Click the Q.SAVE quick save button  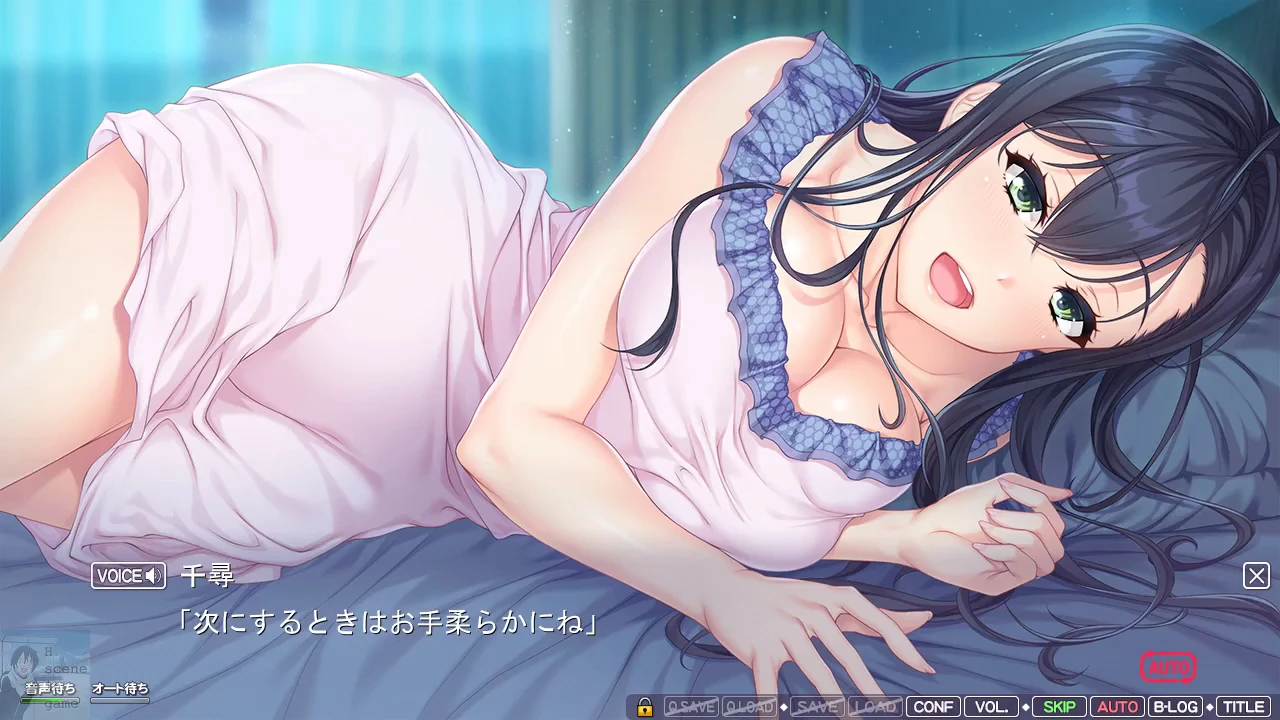click(691, 707)
